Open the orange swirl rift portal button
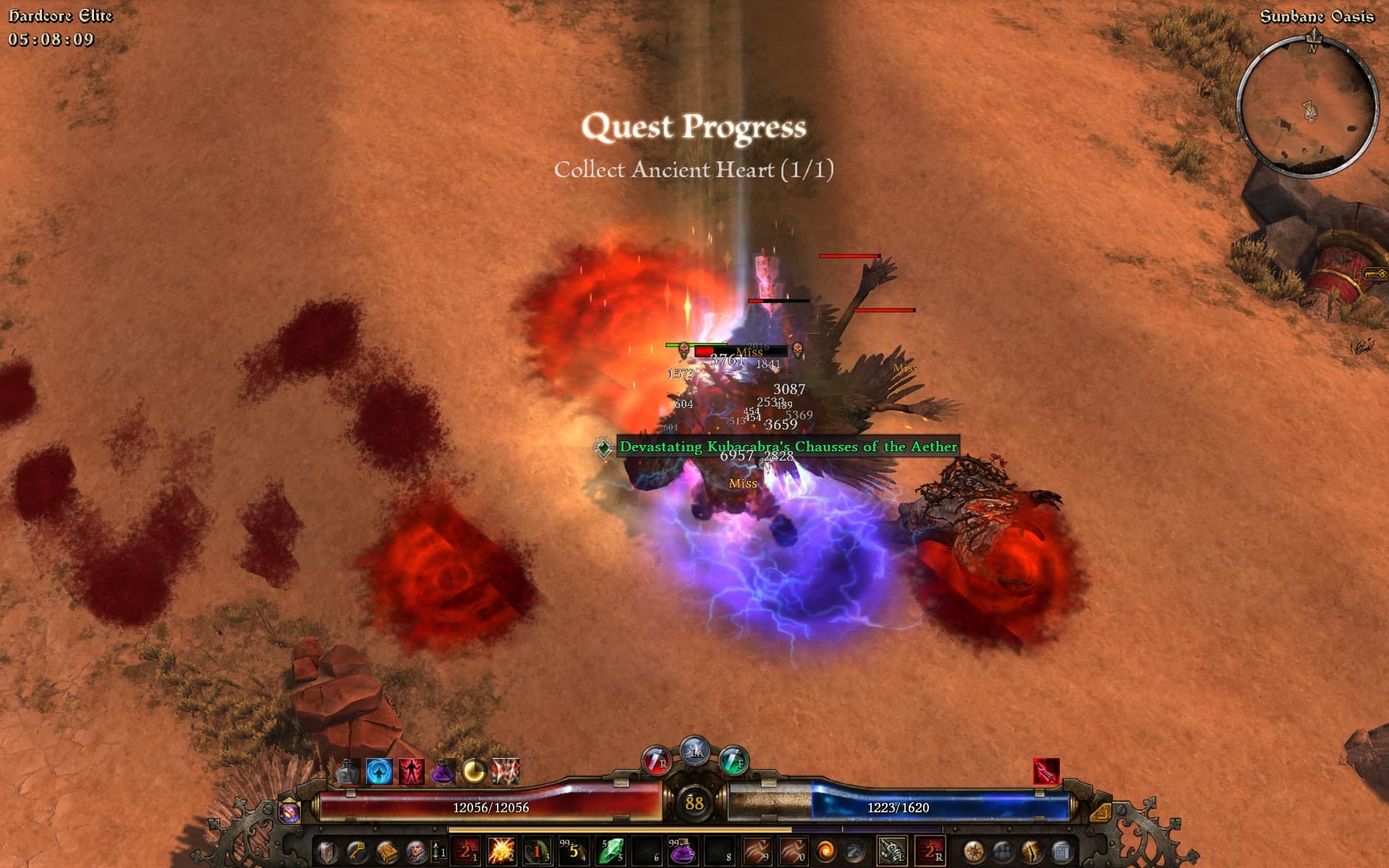The image size is (1389, 868). tap(825, 851)
